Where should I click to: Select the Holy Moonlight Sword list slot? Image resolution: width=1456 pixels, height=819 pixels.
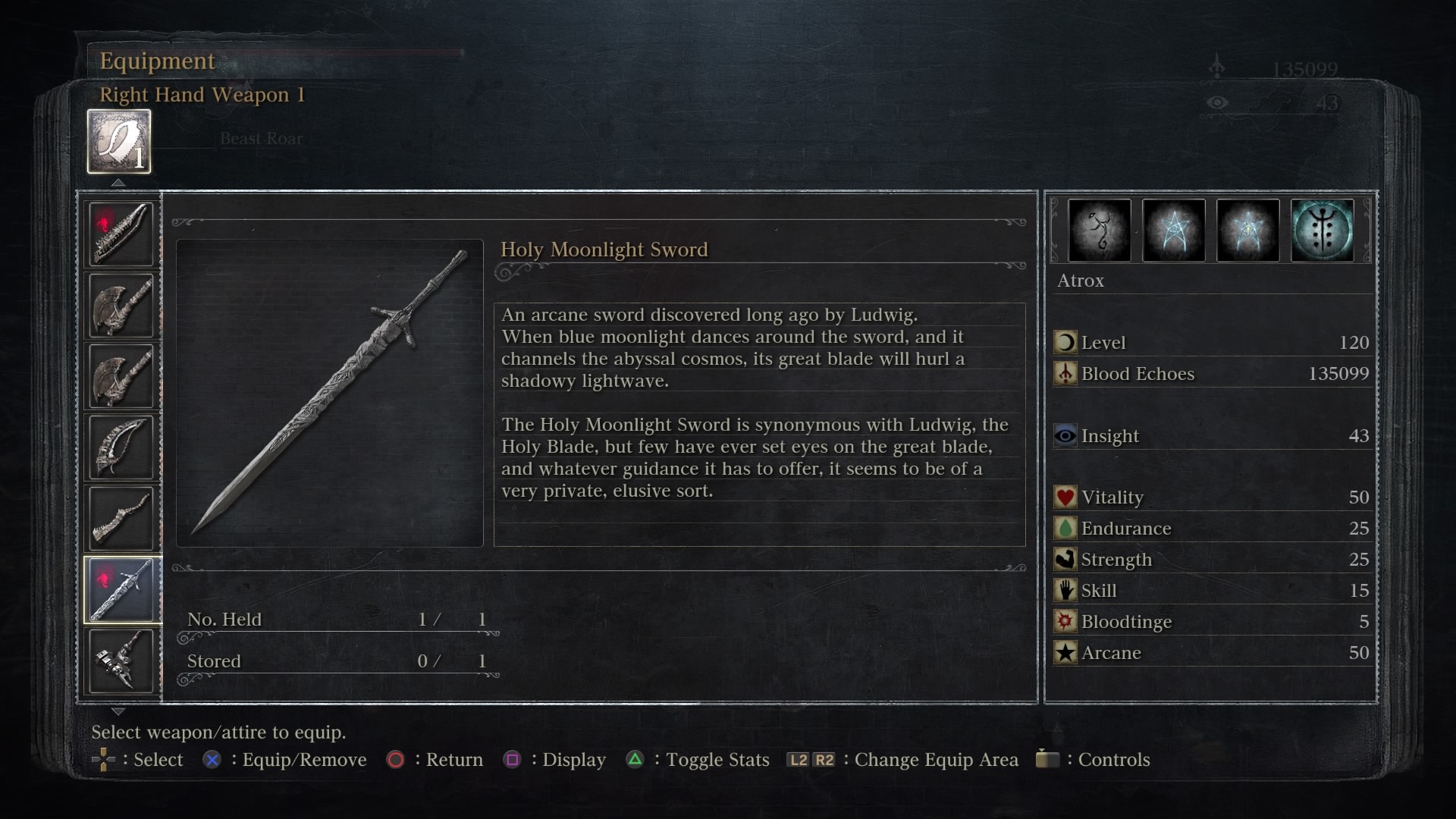(121, 590)
